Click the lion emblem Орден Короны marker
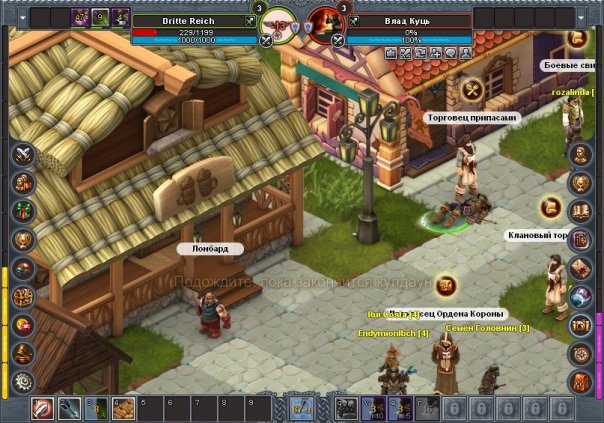 click(445, 286)
